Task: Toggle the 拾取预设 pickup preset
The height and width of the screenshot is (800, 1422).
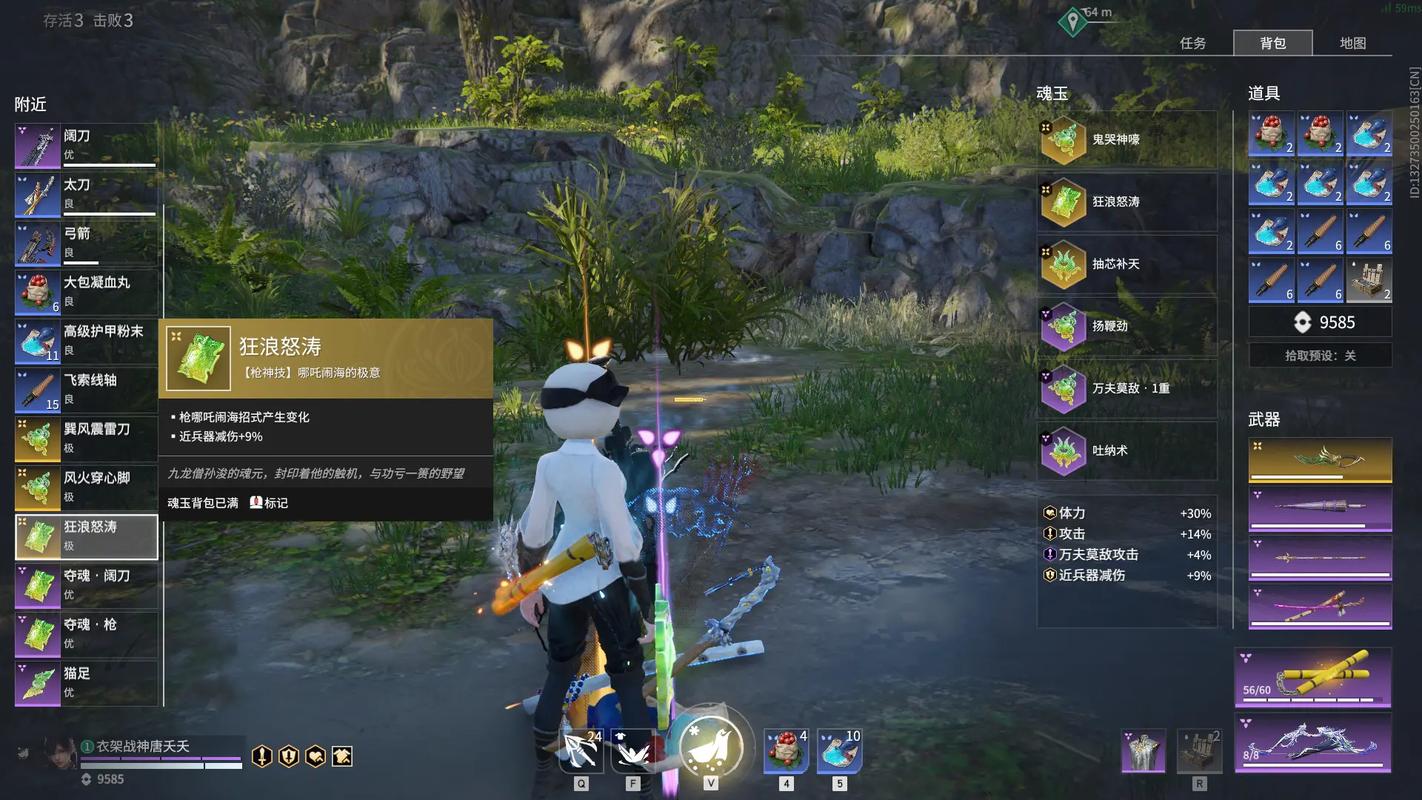Action: click(1320, 355)
